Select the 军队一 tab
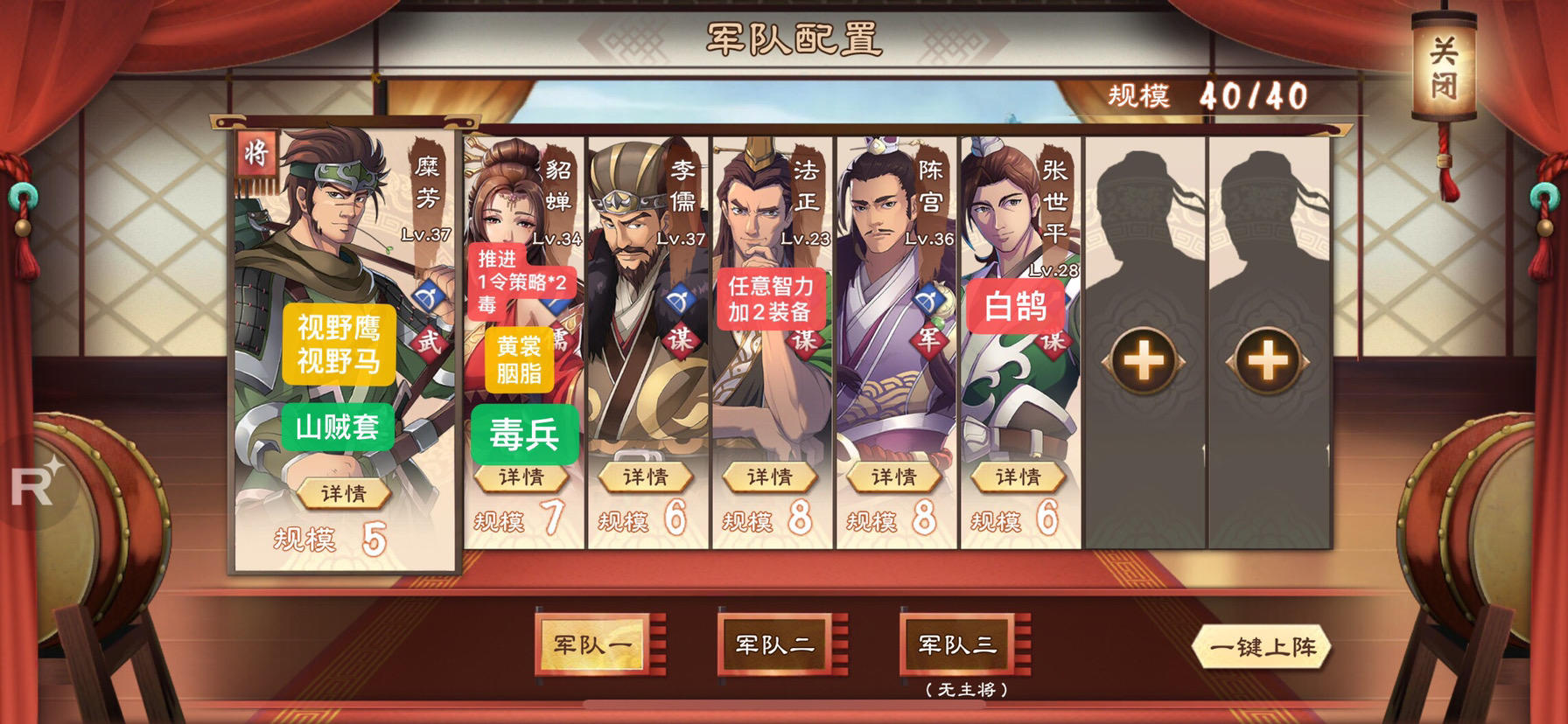The width and height of the screenshot is (1568, 724). [592, 643]
